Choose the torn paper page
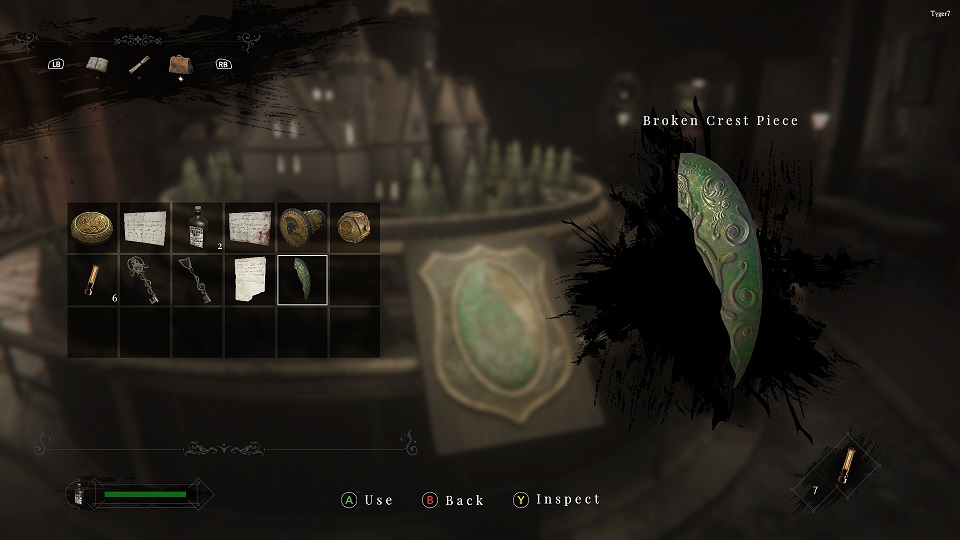Screen dimensions: 960x540 249,280
